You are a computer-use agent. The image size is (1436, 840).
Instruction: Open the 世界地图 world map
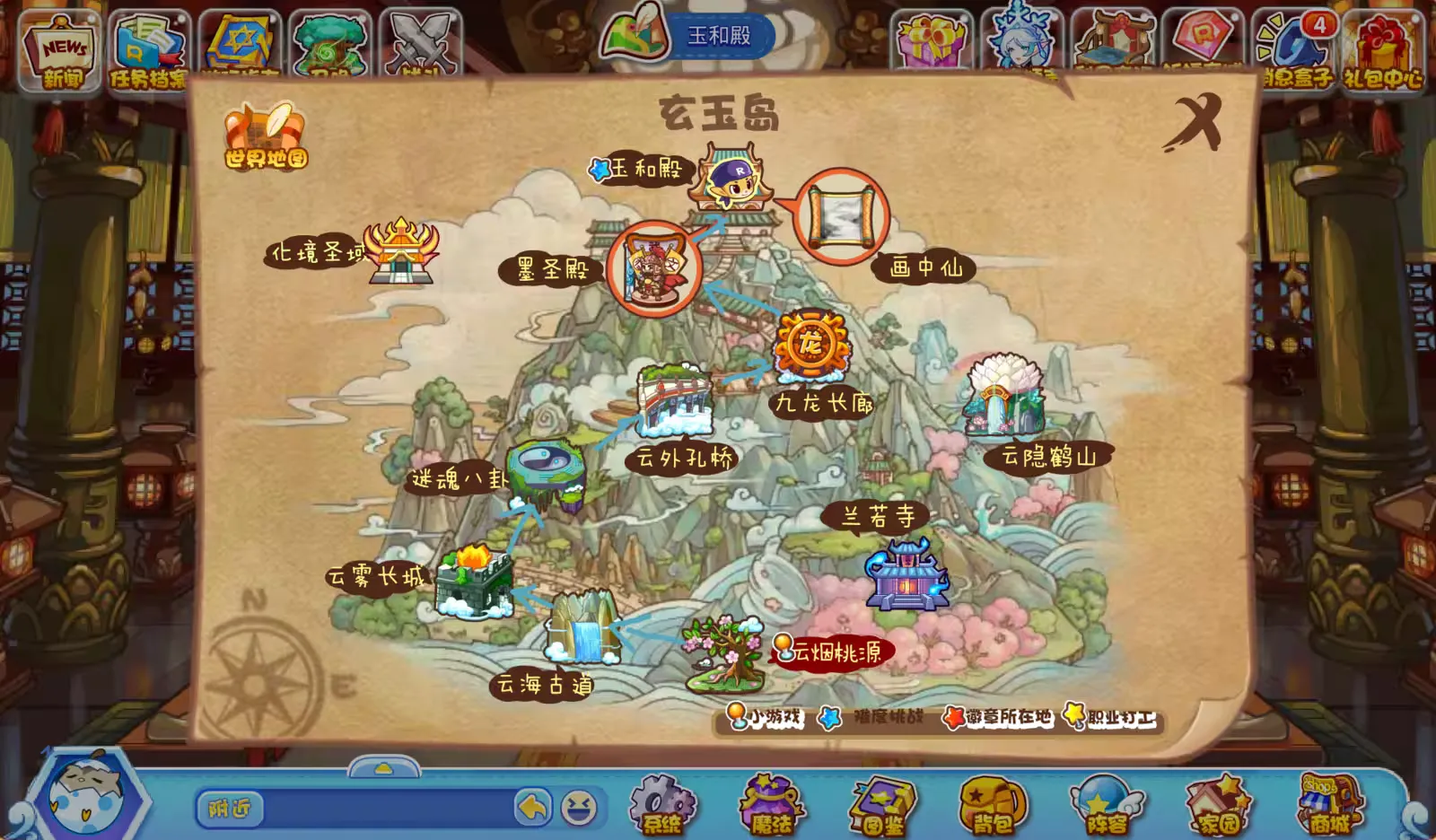point(266,137)
